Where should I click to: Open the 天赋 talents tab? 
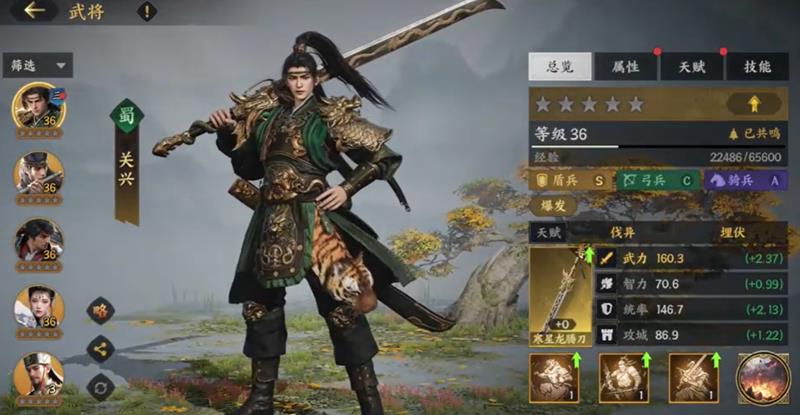pyautogui.click(x=691, y=67)
